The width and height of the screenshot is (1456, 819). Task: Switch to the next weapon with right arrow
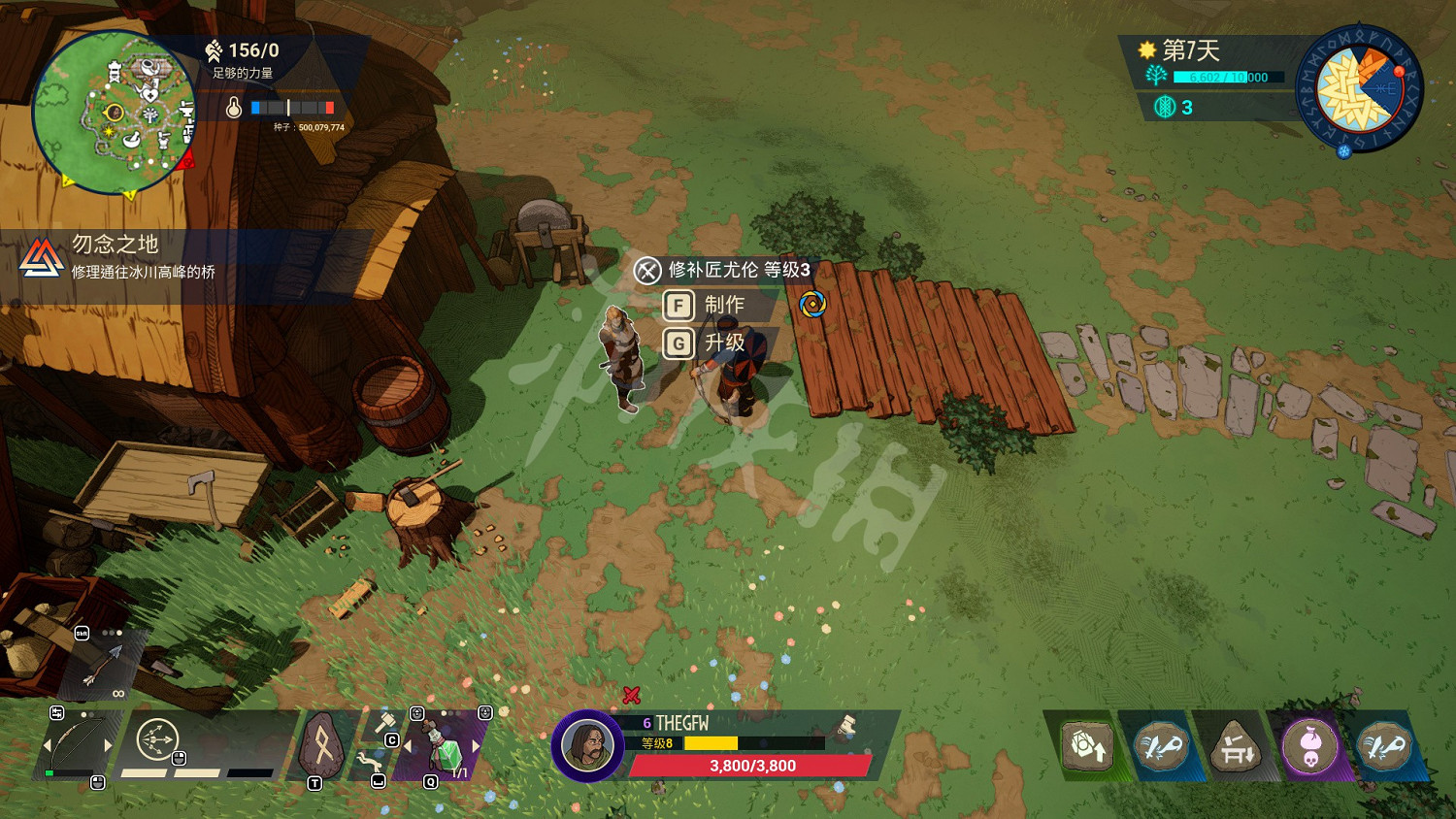coord(109,746)
